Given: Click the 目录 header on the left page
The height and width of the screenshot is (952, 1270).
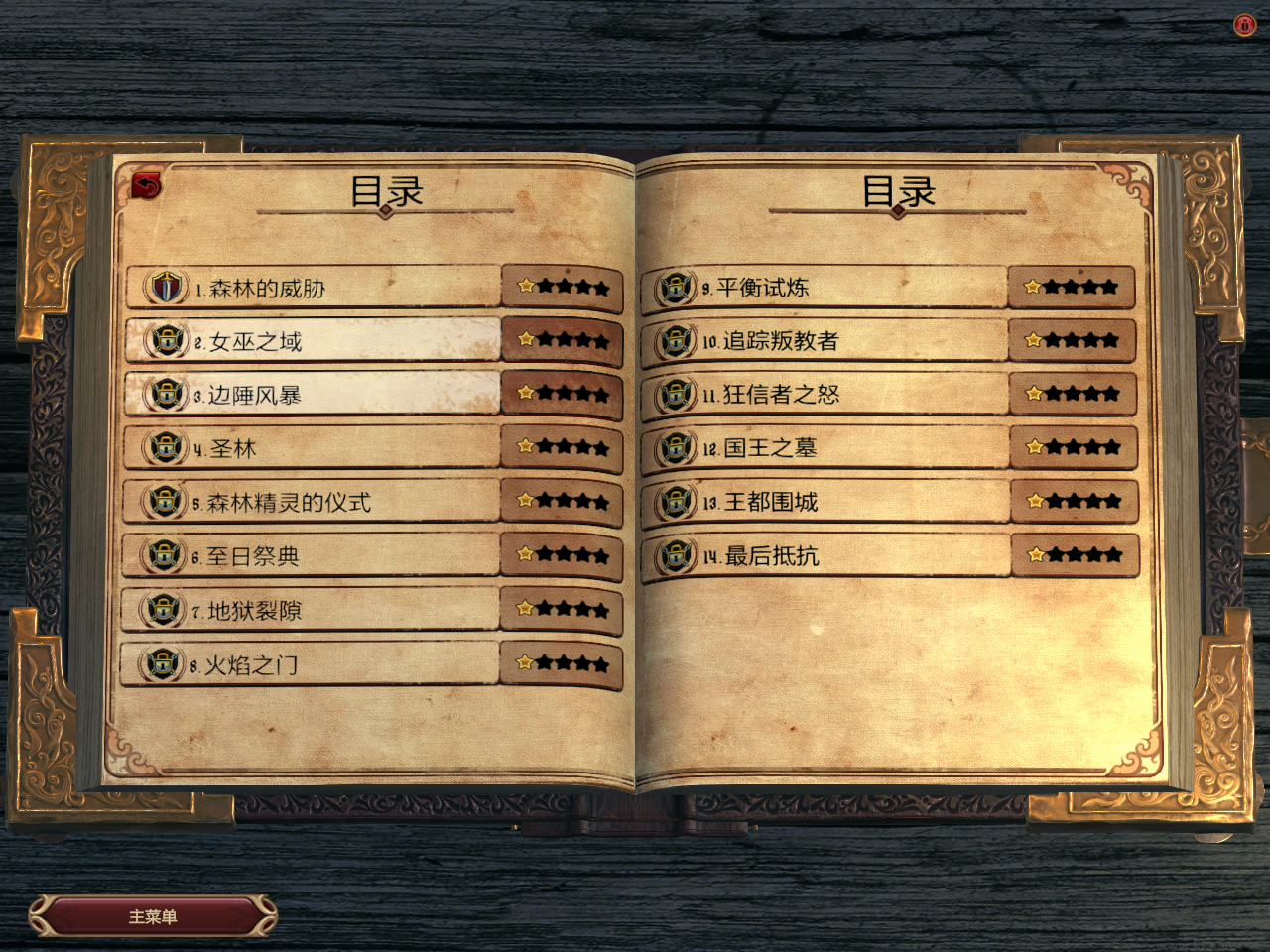Looking at the screenshot, I should [387, 190].
